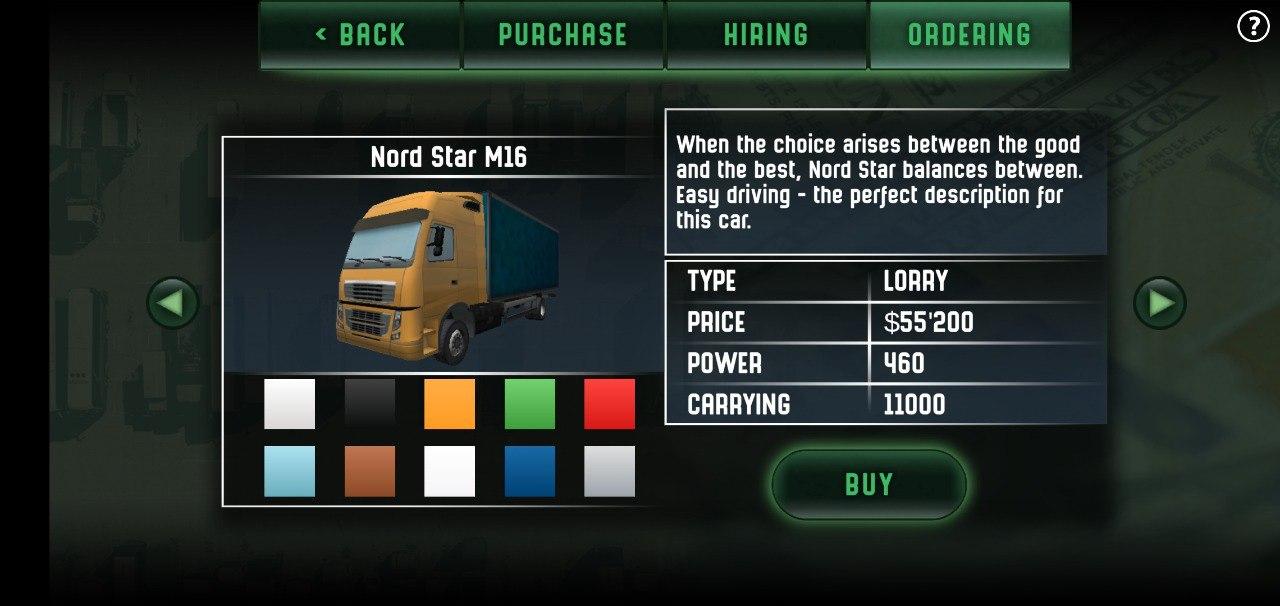This screenshot has height=606, width=1280.
Task: Choose the black paint swatch
Action: coord(370,404)
